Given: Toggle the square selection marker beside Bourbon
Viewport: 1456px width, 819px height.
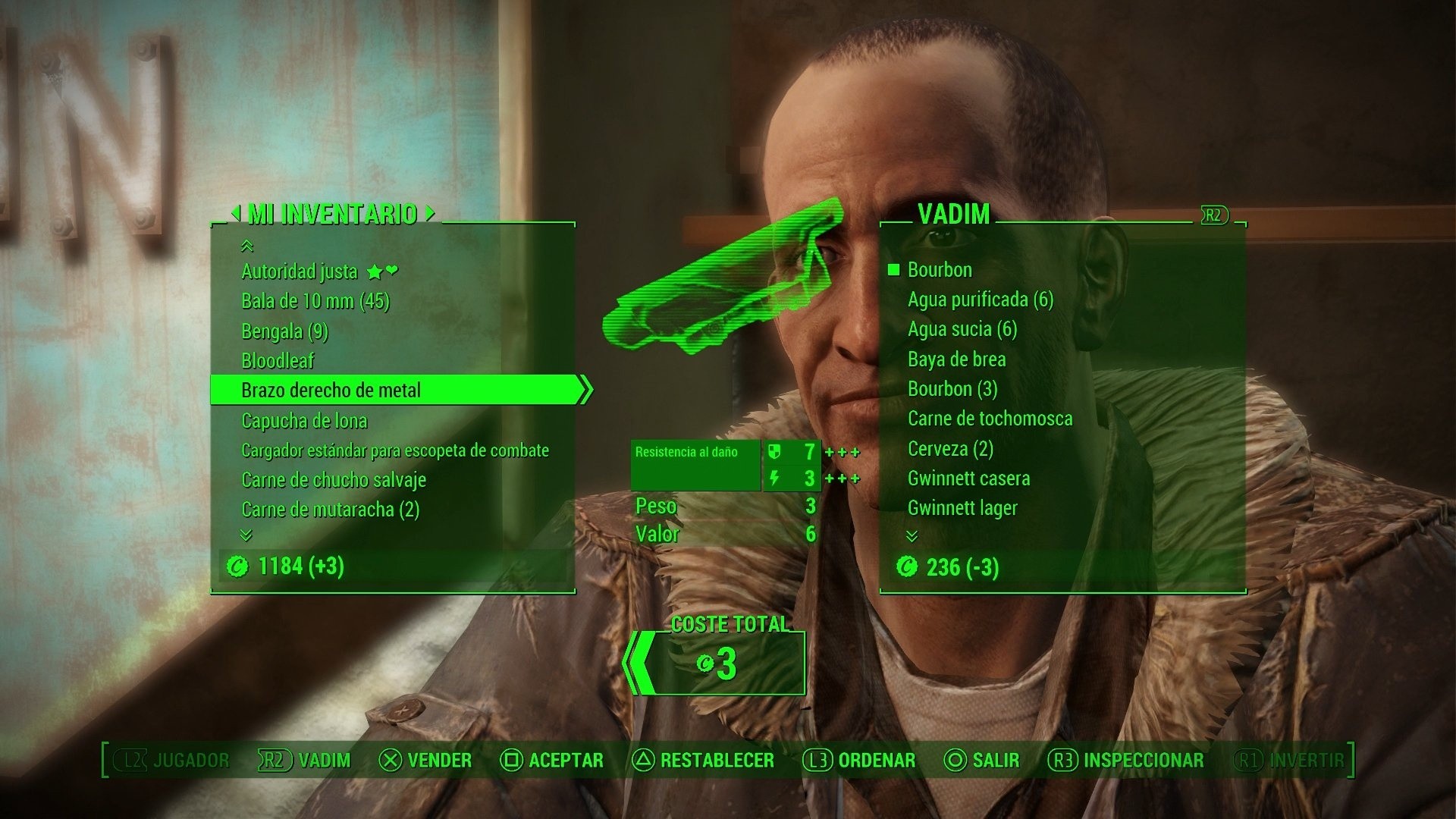Looking at the screenshot, I should [x=893, y=270].
